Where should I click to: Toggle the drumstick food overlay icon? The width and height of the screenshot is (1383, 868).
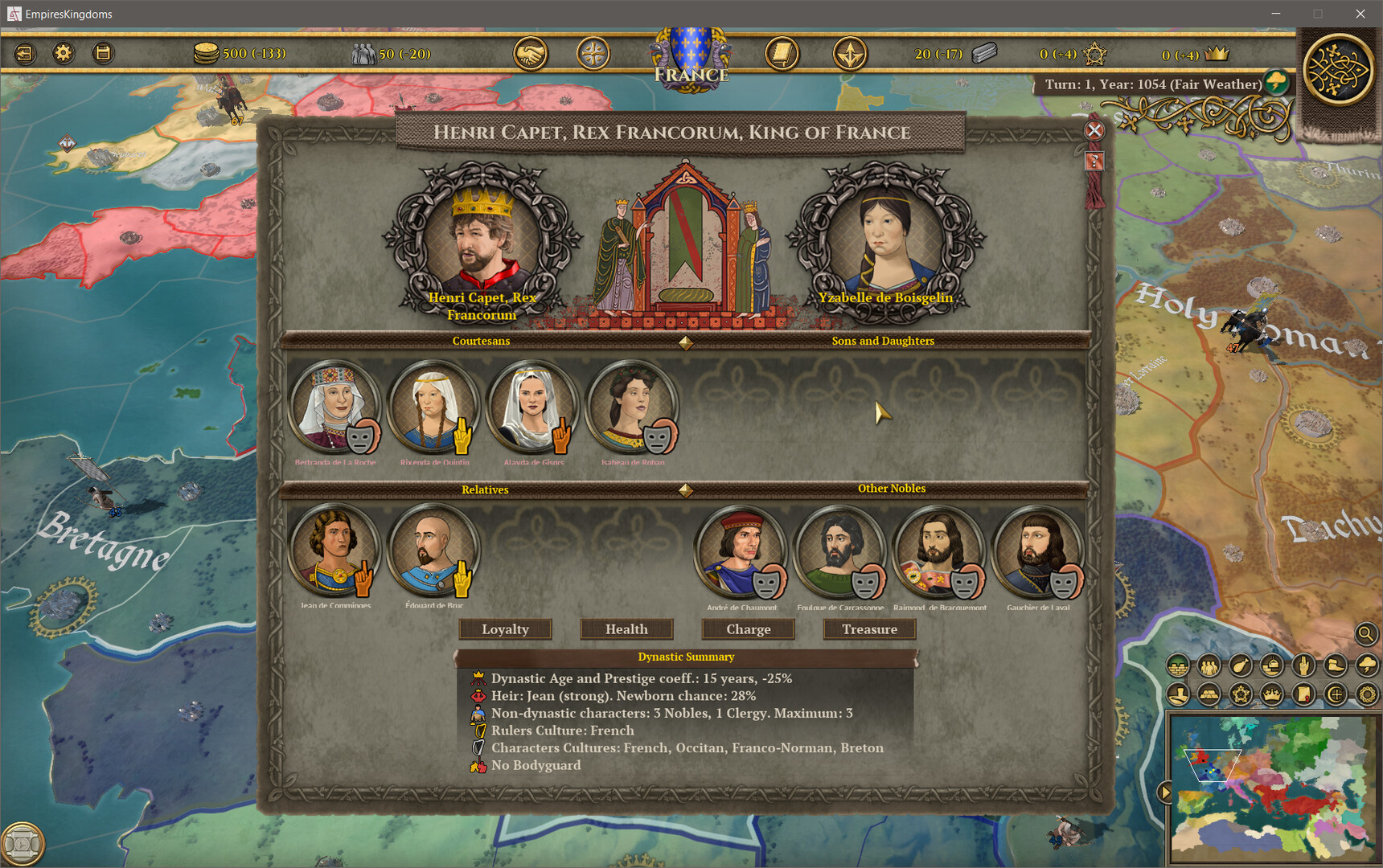pos(1239,665)
